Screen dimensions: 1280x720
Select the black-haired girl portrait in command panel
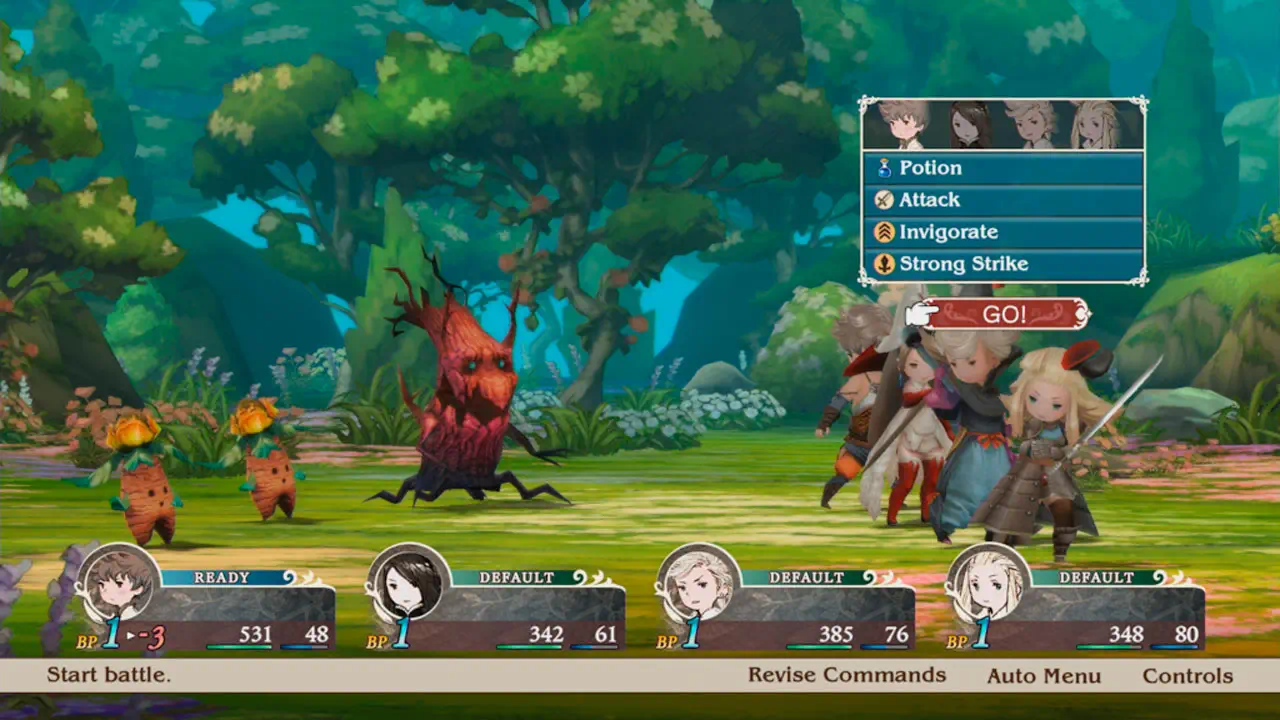point(968,125)
